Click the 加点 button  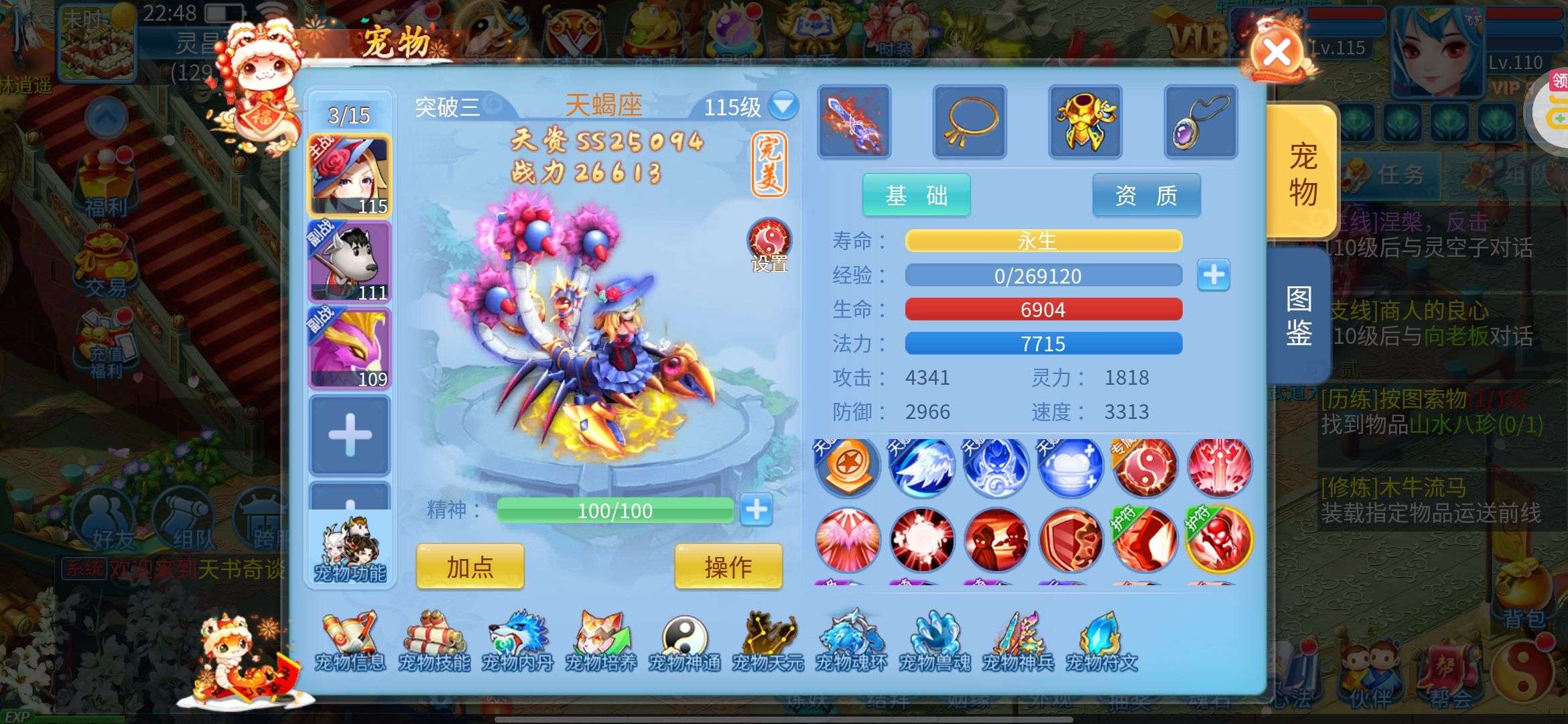click(470, 567)
